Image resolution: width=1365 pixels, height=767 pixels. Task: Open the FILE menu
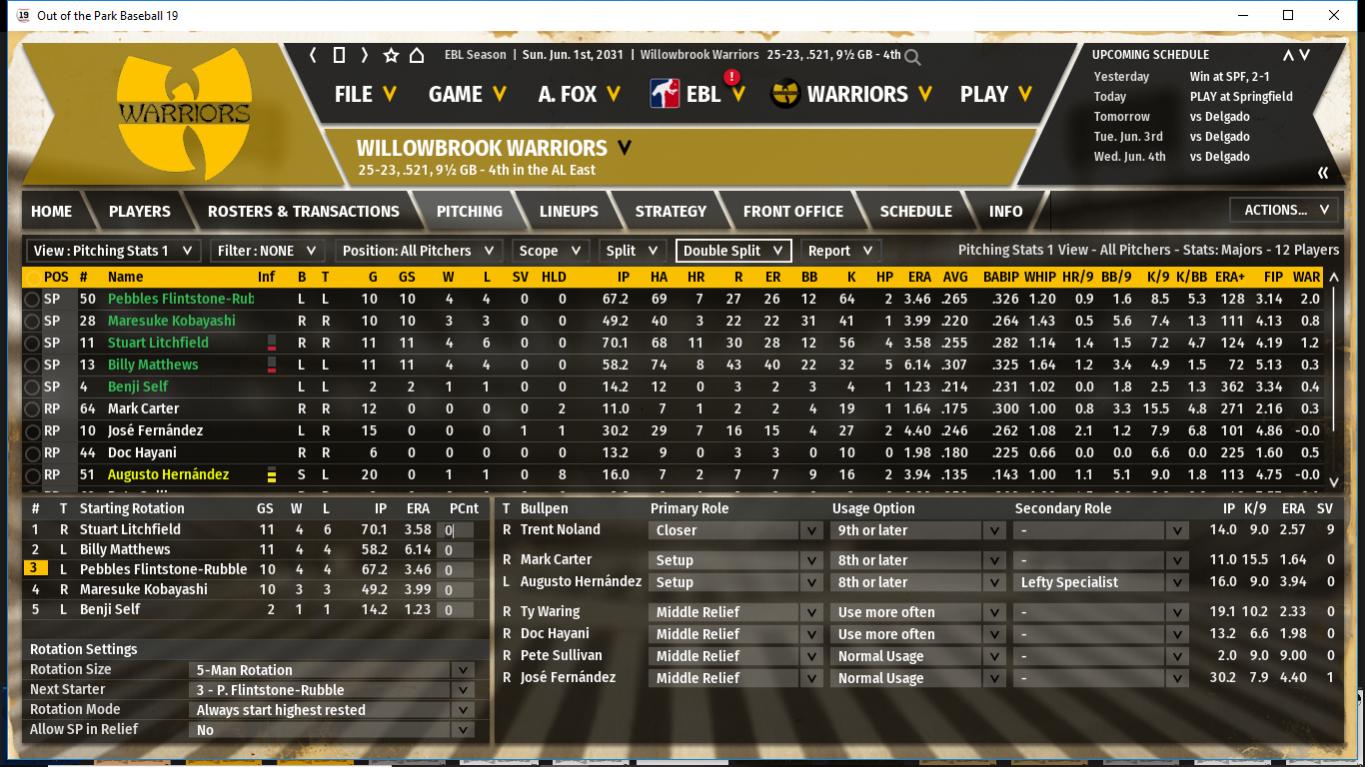[365, 94]
